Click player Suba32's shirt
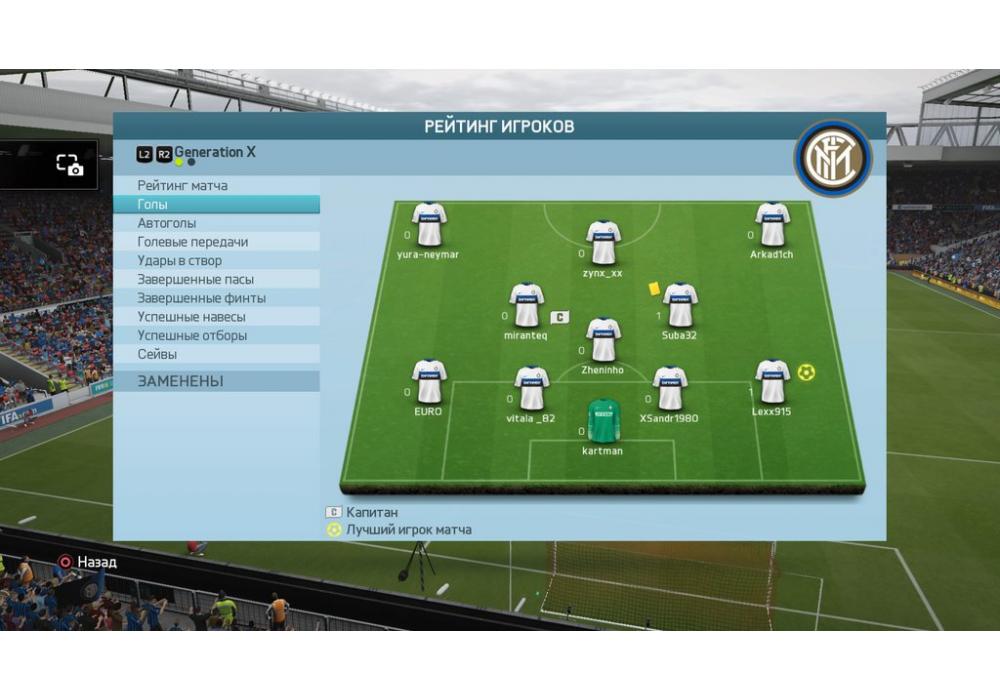This screenshot has width=1000, height=700. (679, 306)
